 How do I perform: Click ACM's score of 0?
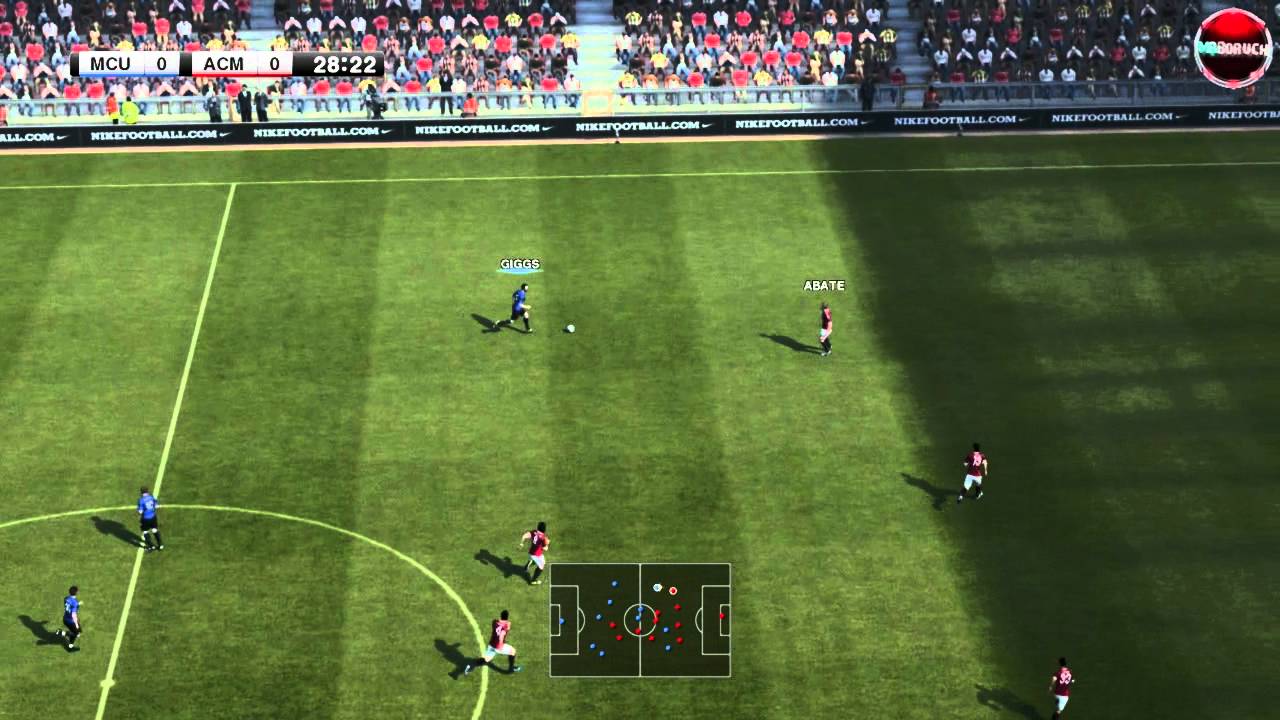click(274, 63)
